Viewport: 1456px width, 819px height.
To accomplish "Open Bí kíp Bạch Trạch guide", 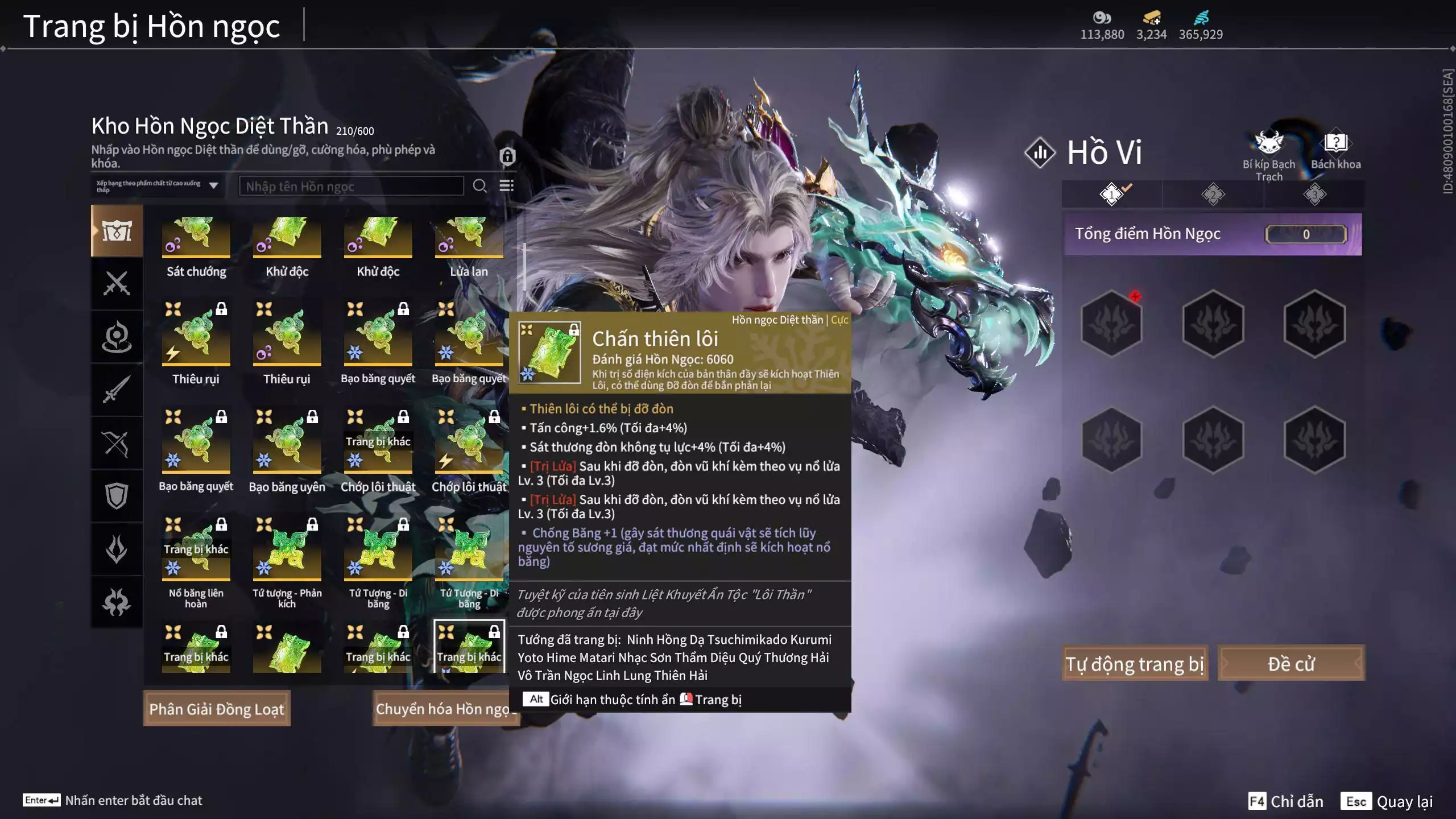I will click(x=1269, y=149).
